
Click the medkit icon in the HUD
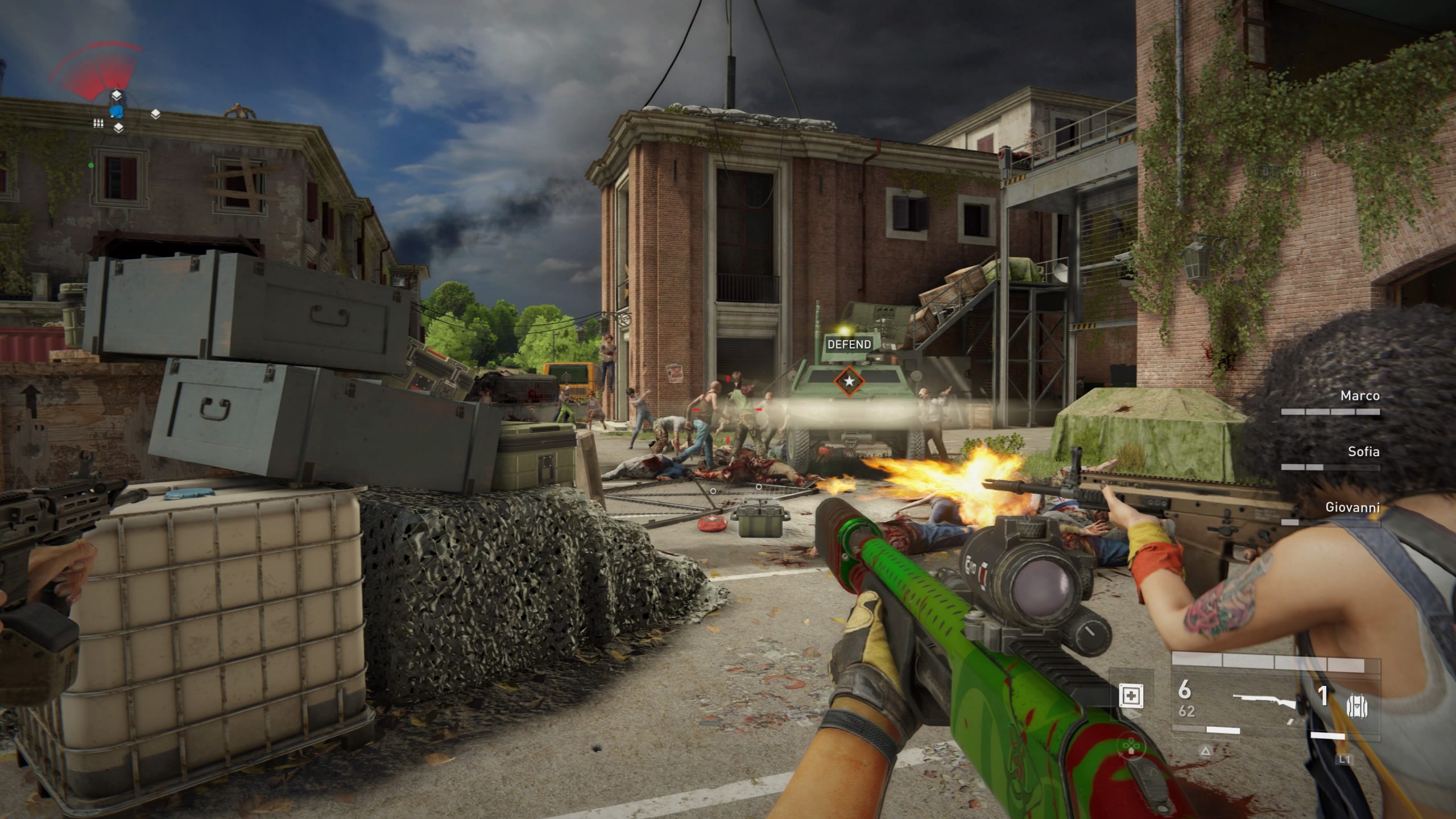1132,696
